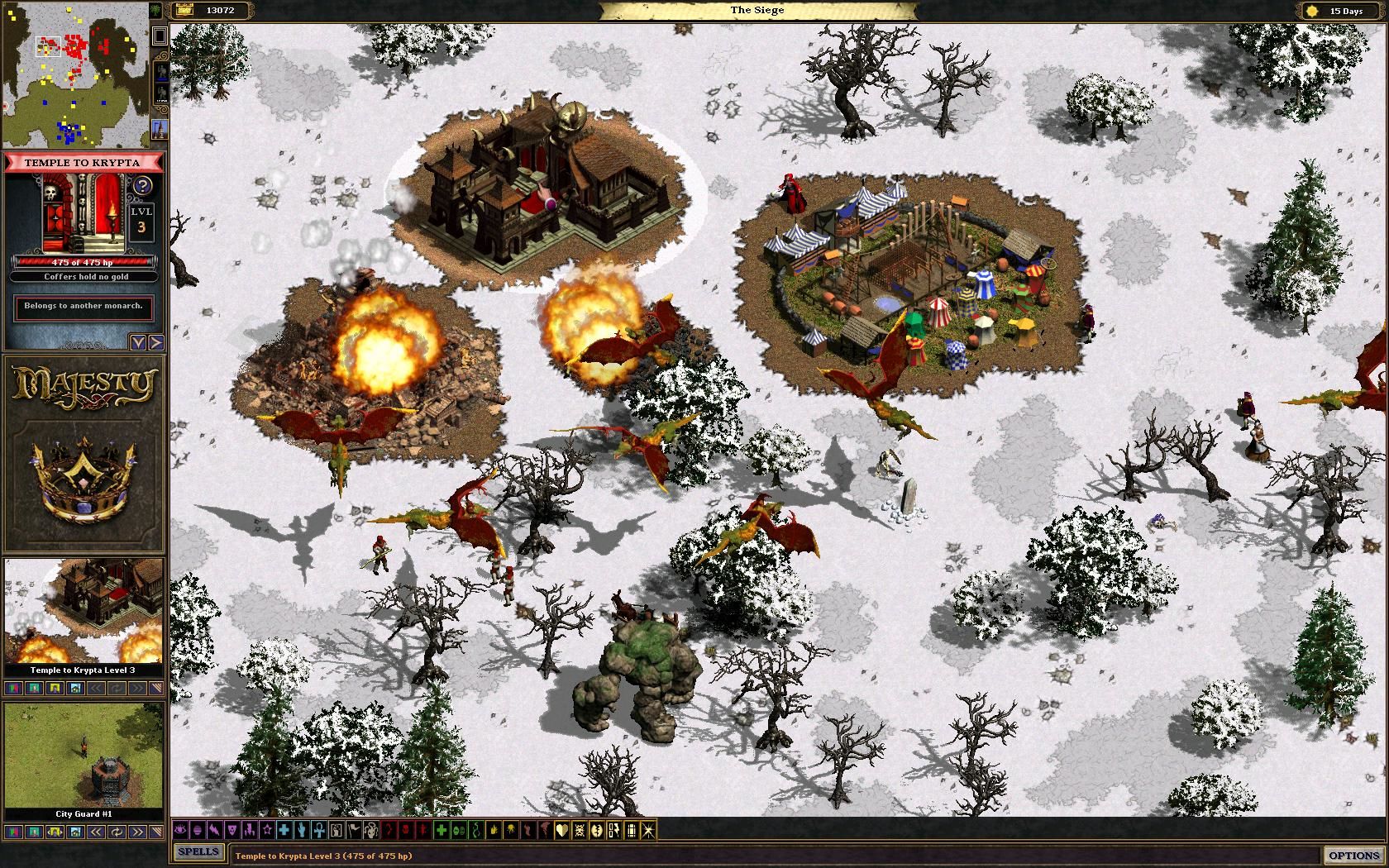
Task: Activate the white flag spell icon
Action: coord(354,830)
